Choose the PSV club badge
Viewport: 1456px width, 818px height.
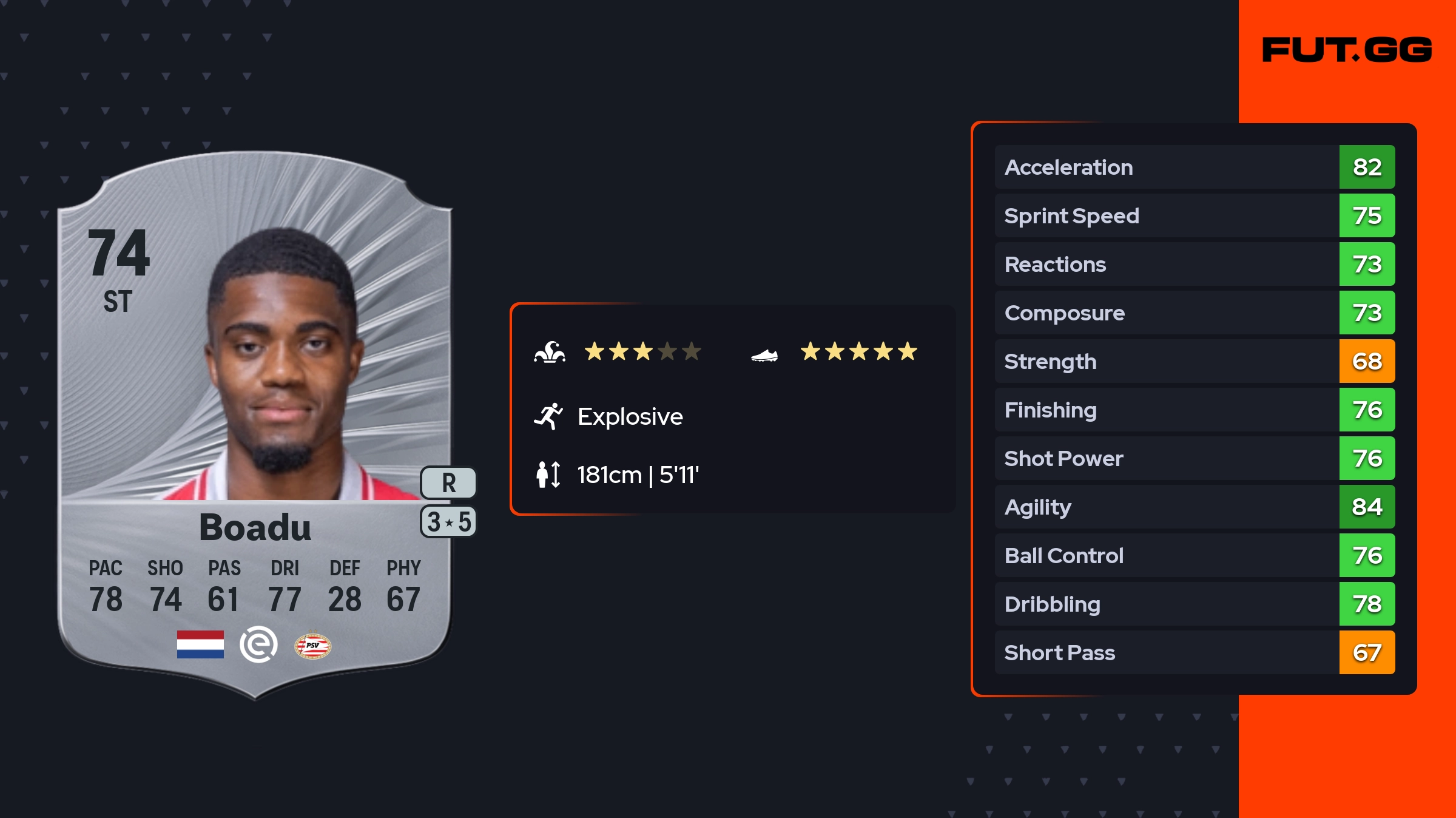(312, 646)
